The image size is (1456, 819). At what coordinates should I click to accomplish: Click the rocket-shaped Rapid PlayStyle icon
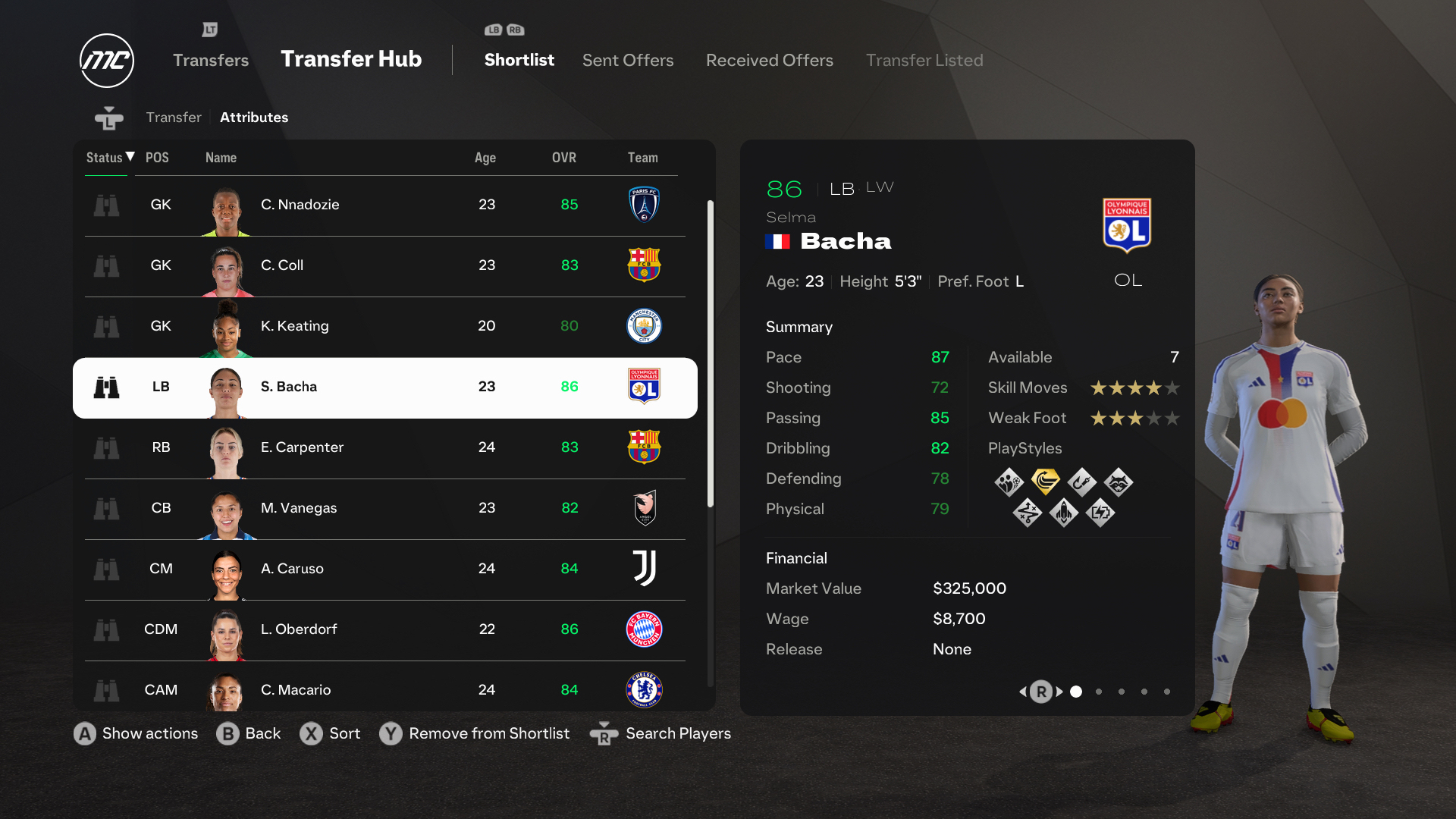click(1064, 513)
